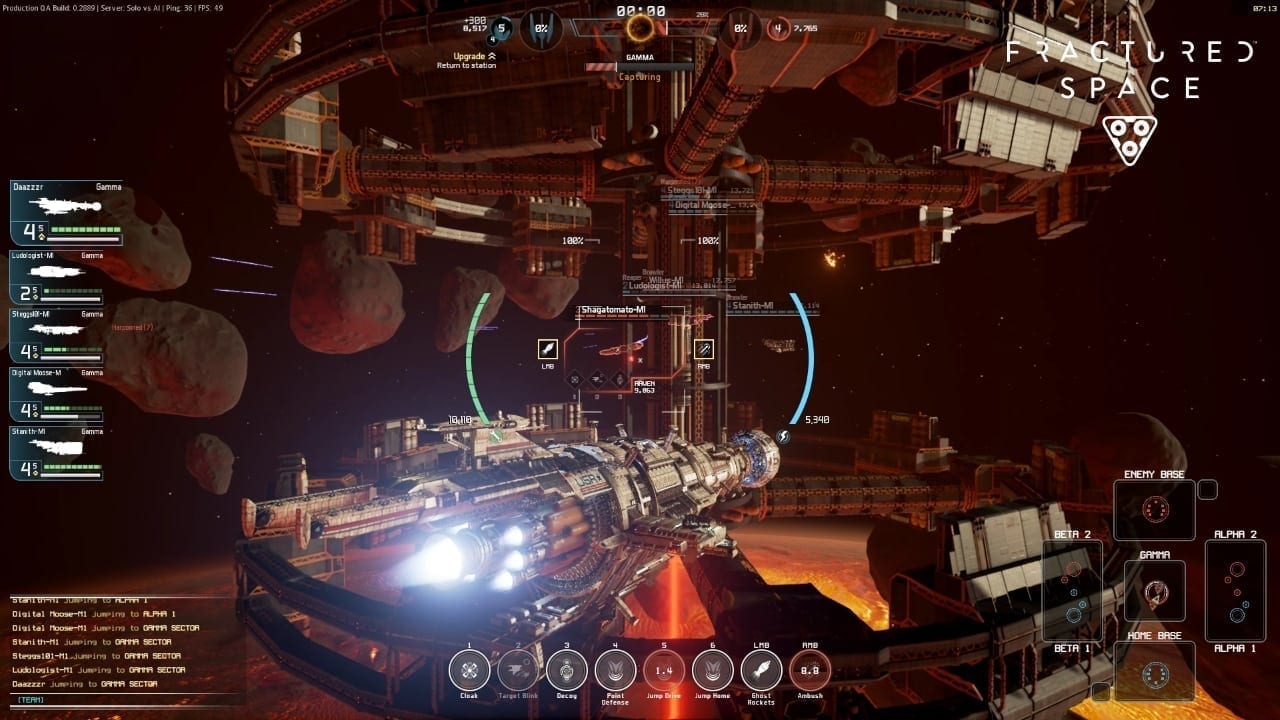Click the Upgrade return to station prompt

pyautogui.click(x=464, y=61)
